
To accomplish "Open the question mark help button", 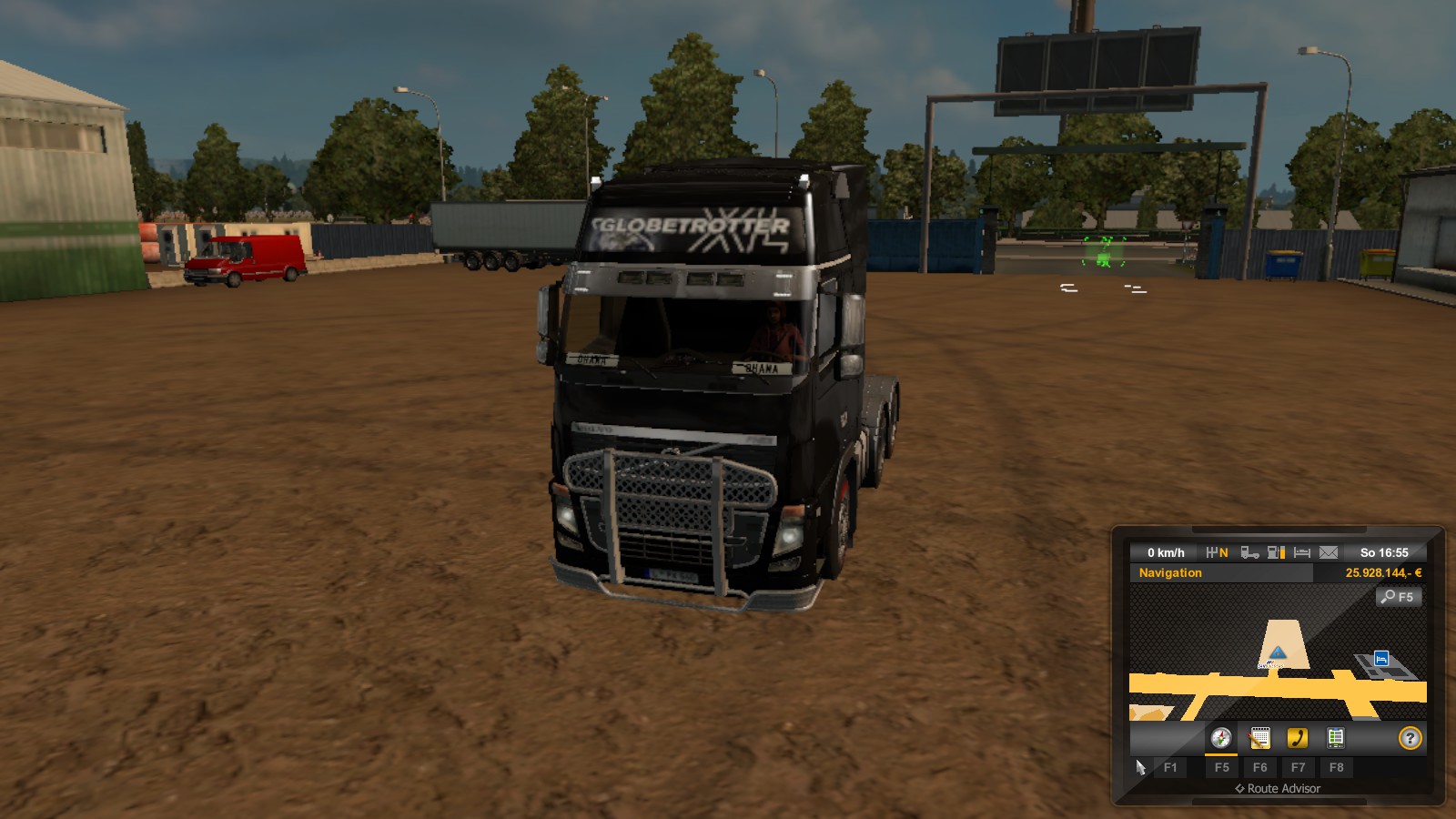I will pos(1410,738).
